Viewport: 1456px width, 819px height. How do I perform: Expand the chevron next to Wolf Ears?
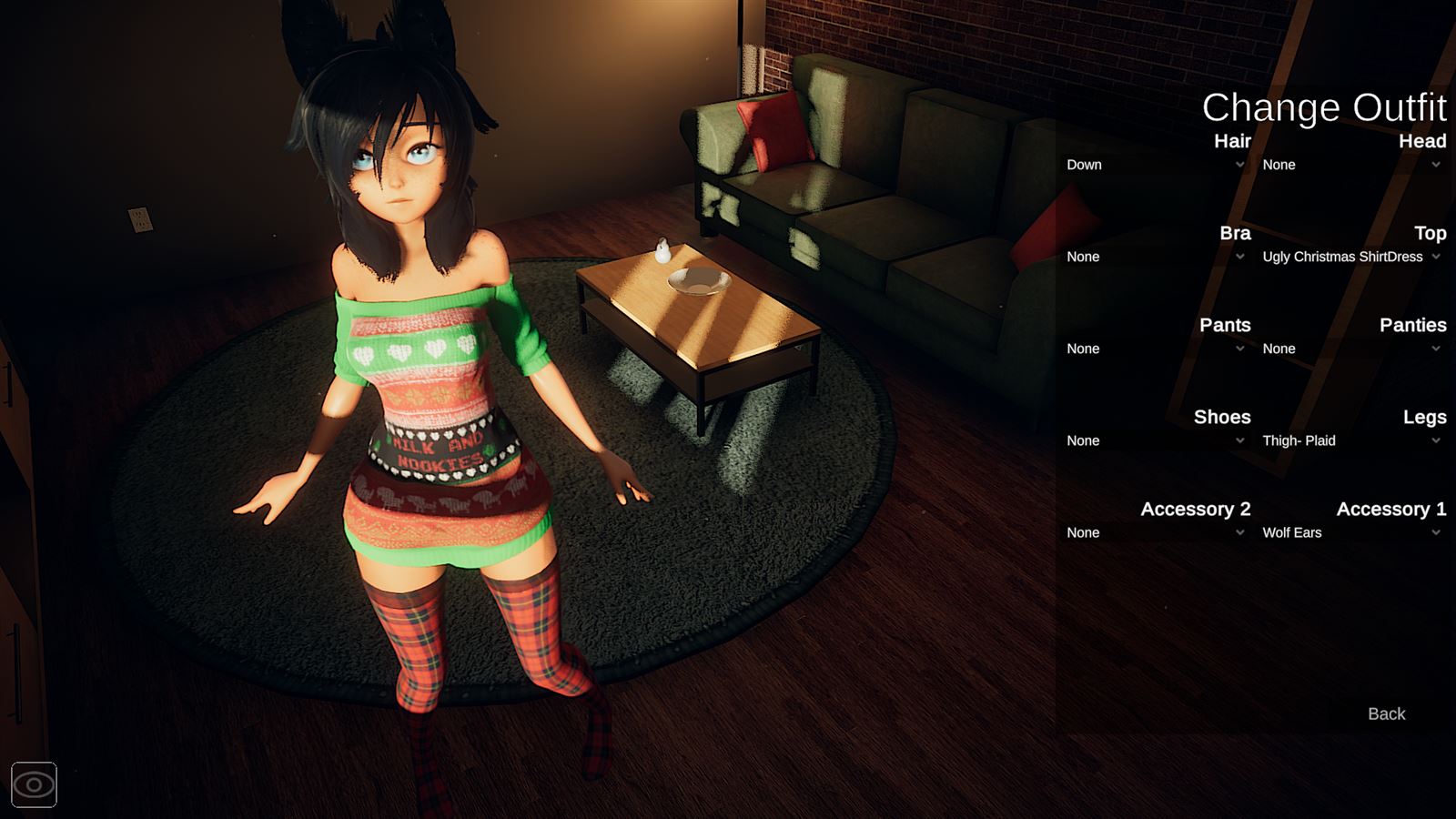[x=1436, y=532]
